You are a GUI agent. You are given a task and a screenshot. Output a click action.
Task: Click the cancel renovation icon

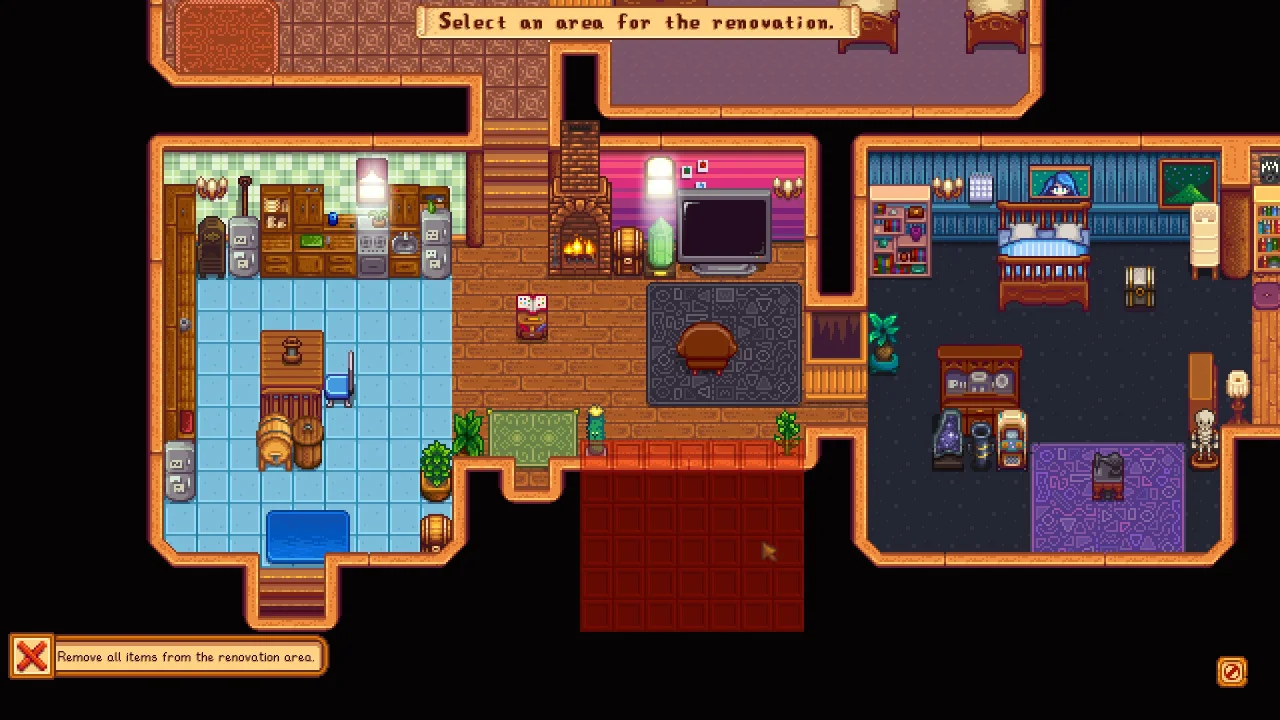click(x=1231, y=672)
